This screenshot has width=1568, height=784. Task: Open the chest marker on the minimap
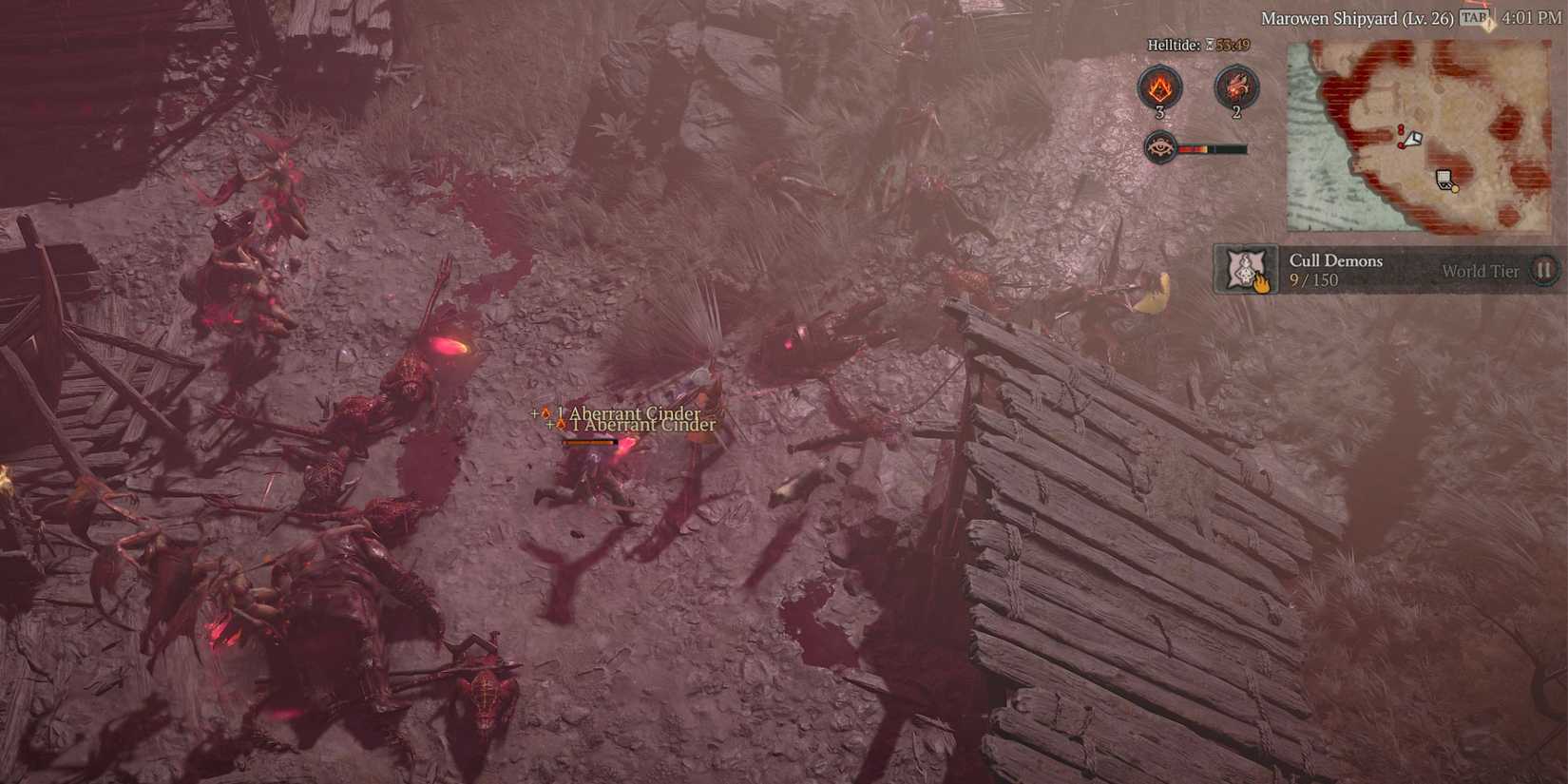coord(1443,177)
